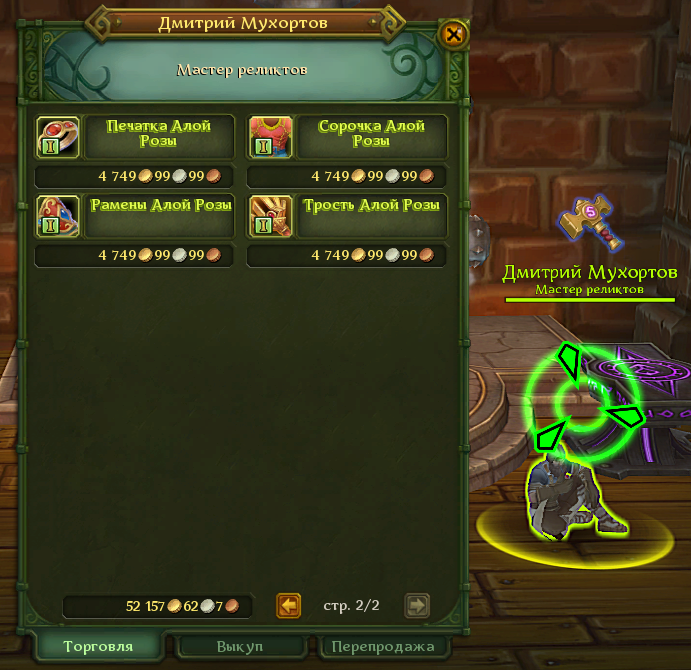Select the Сорочка Алой Розы shirt item

coord(270,136)
